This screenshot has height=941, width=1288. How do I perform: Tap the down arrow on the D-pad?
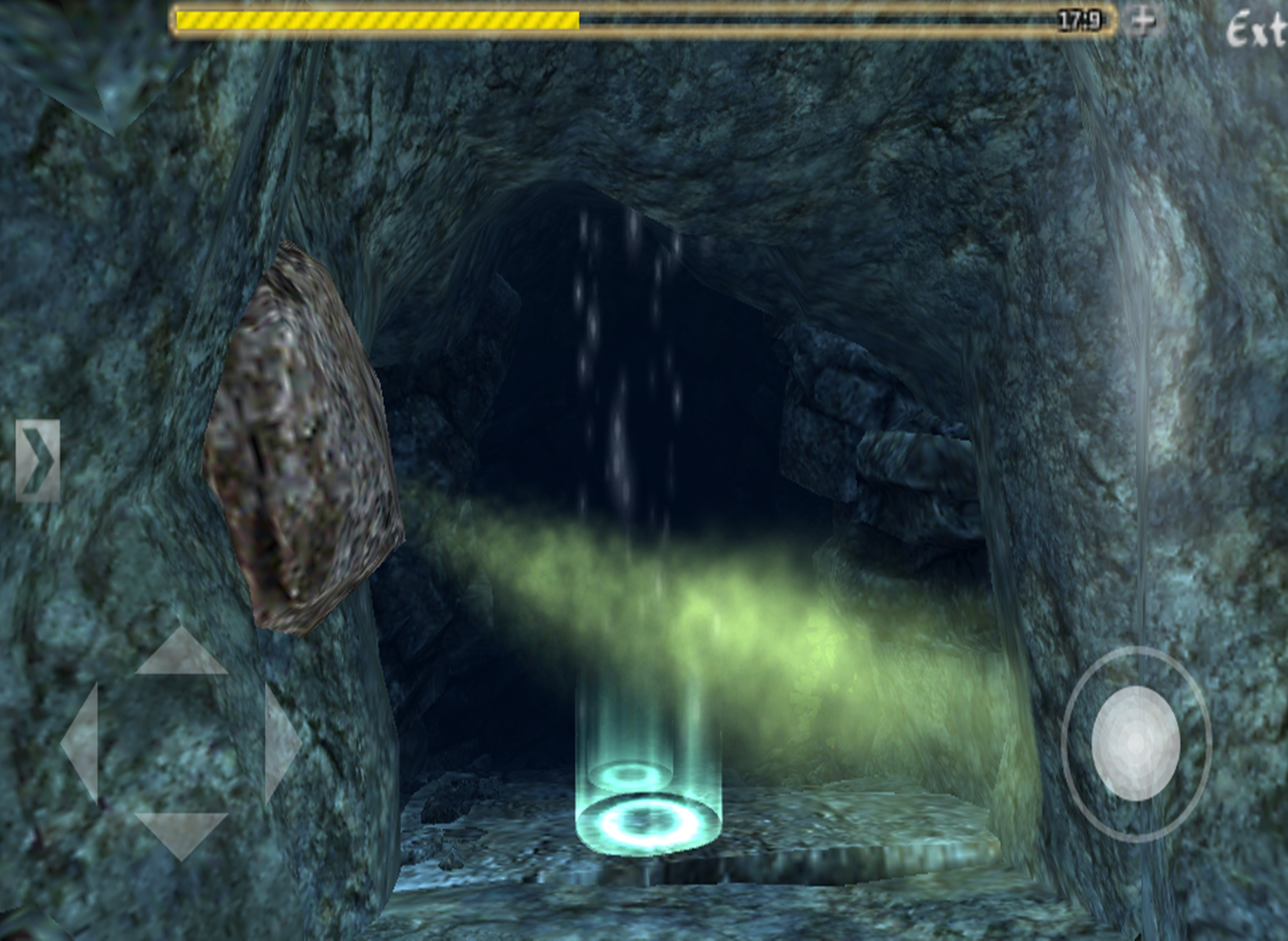pyautogui.click(x=181, y=833)
